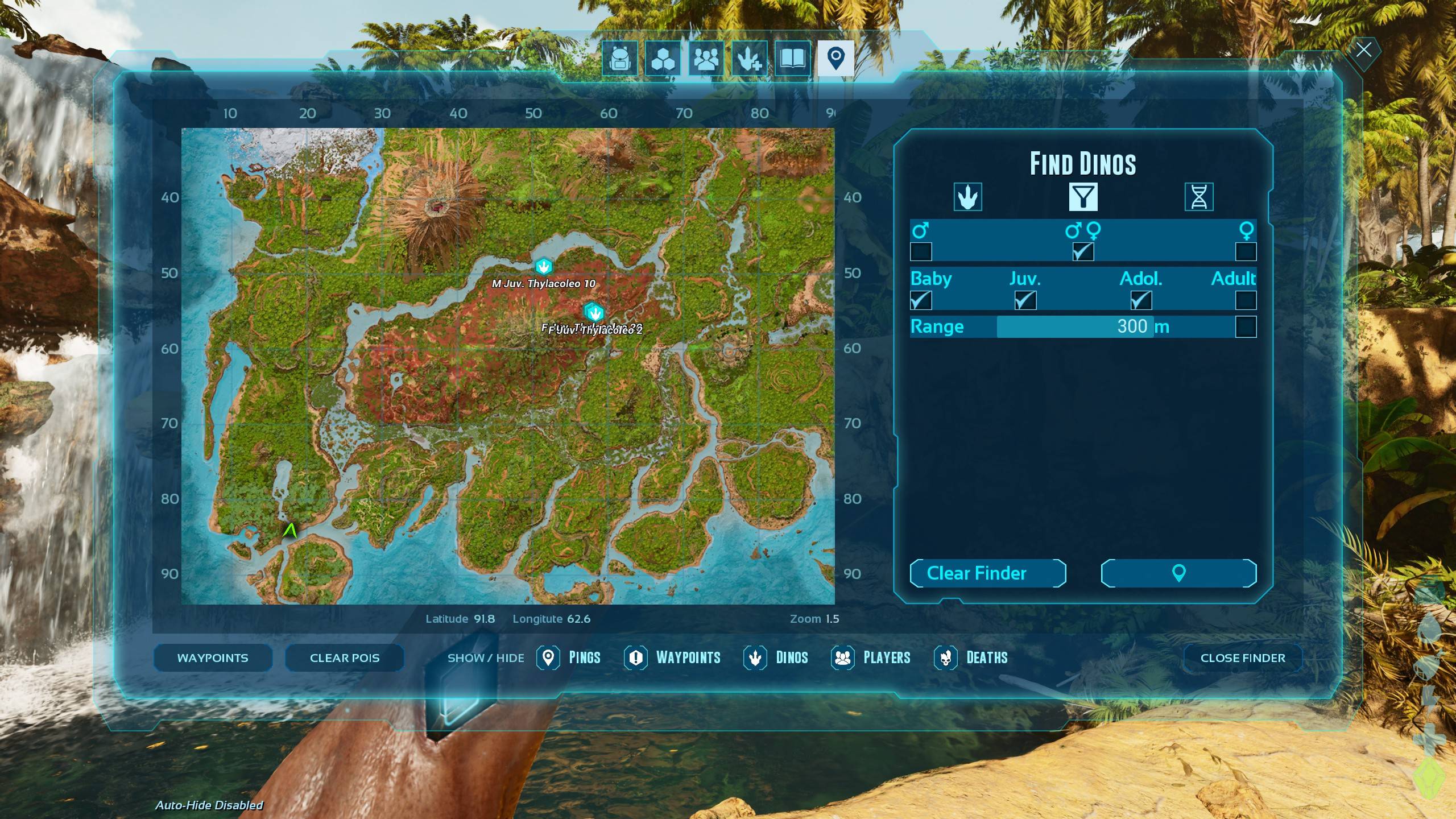The image size is (1456, 819).
Task: Click the Deaths skull icon
Action: tap(945, 658)
